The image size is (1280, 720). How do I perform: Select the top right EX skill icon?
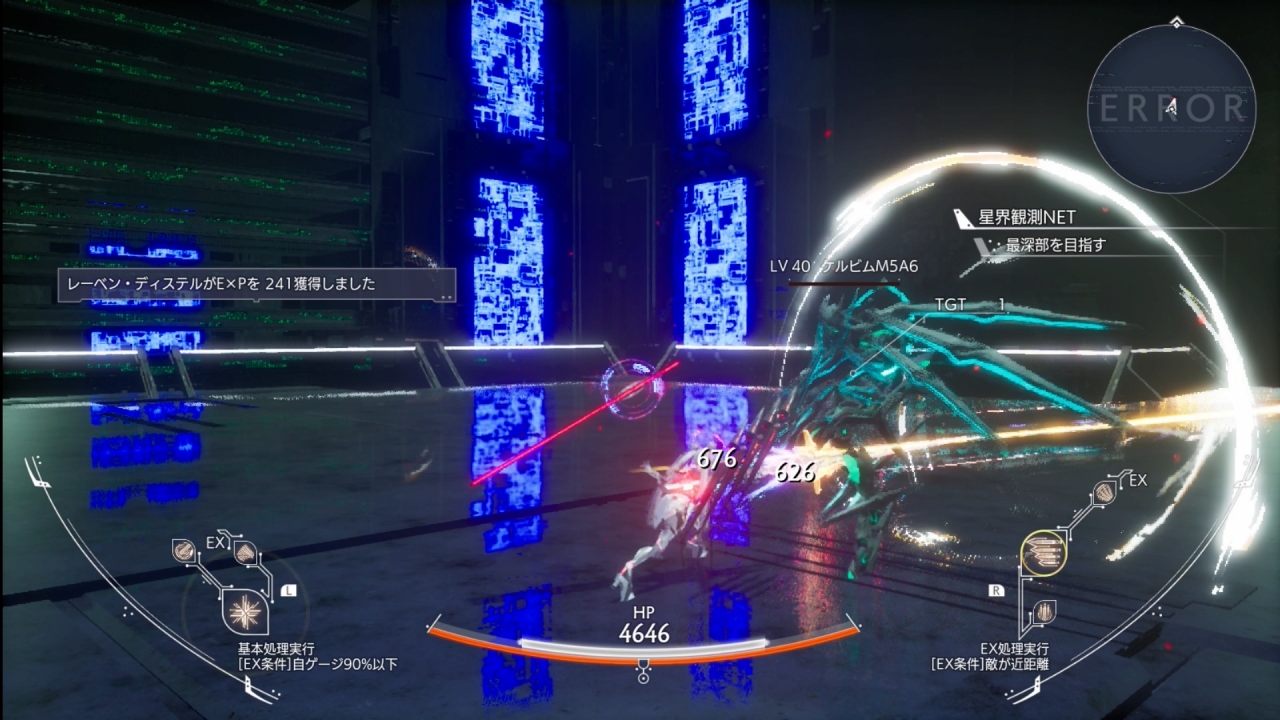click(x=1104, y=492)
